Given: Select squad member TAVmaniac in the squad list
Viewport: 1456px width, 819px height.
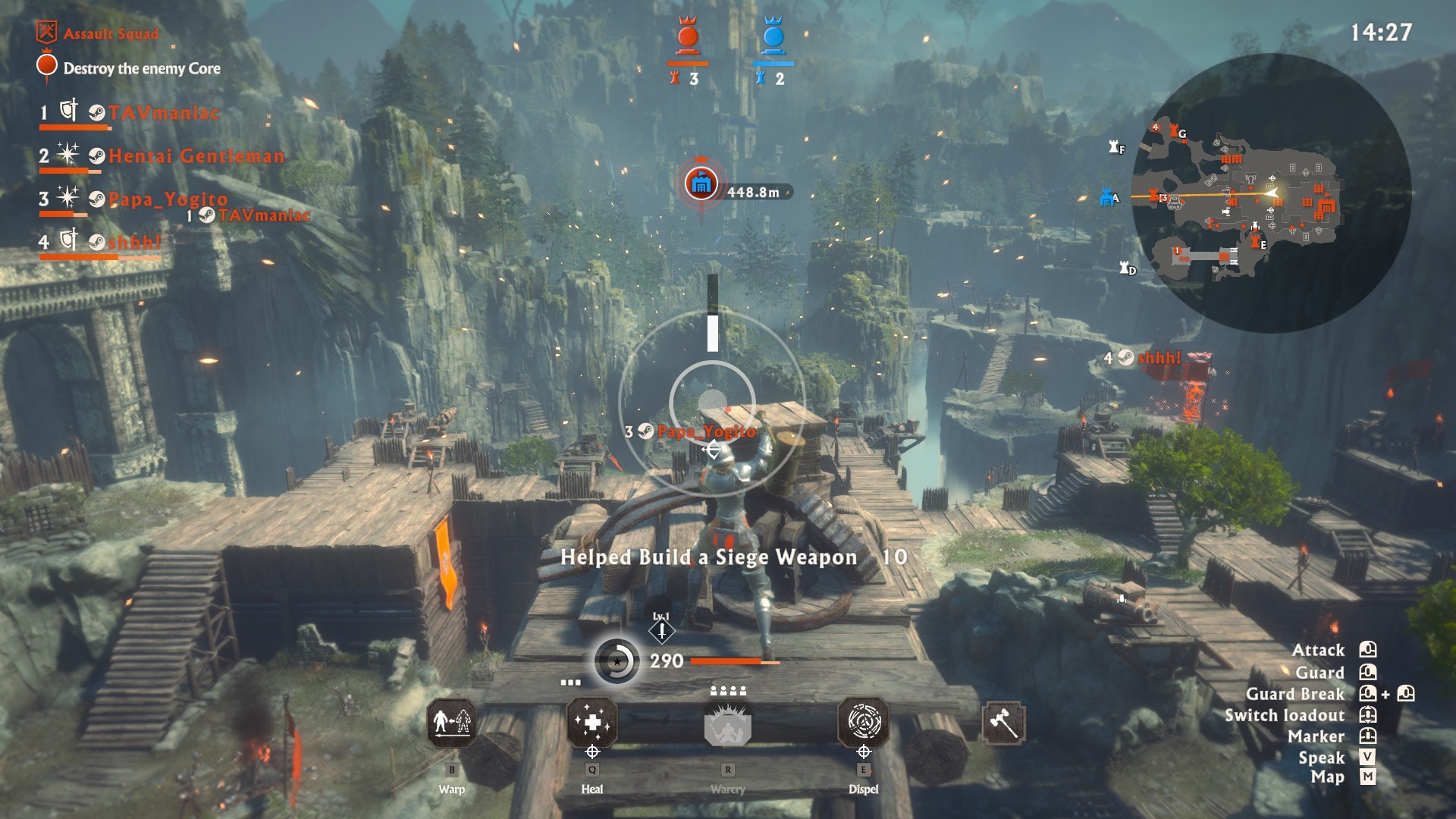Looking at the screenshot, I should (x=163, y=113).
